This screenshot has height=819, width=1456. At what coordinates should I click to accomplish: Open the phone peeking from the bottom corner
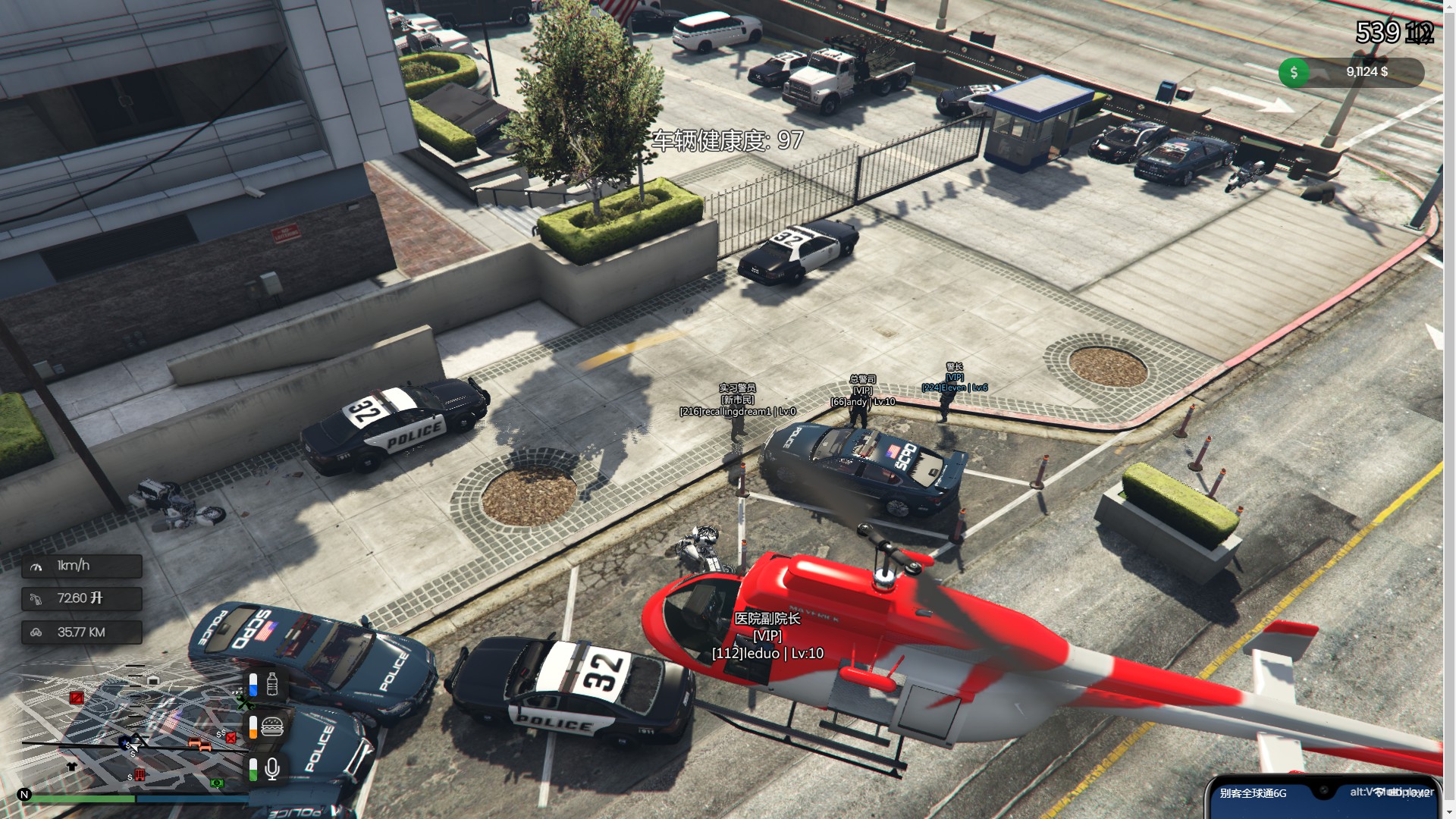coord(1323,796)
